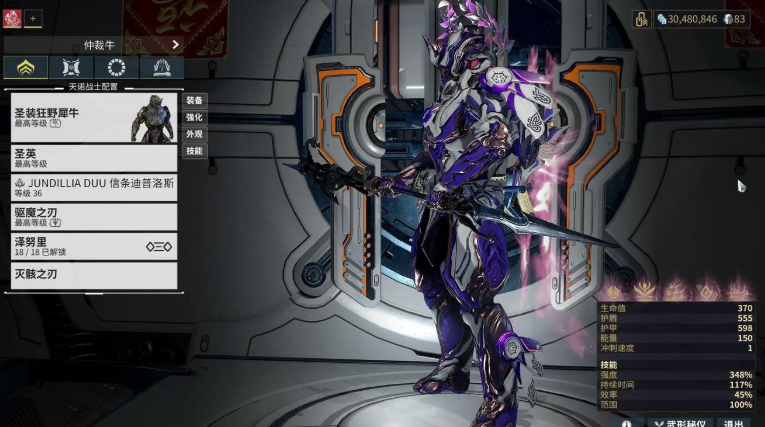Open the 技能 abilities panel
Screen dimensions: 765x427
tap(195, 151)
